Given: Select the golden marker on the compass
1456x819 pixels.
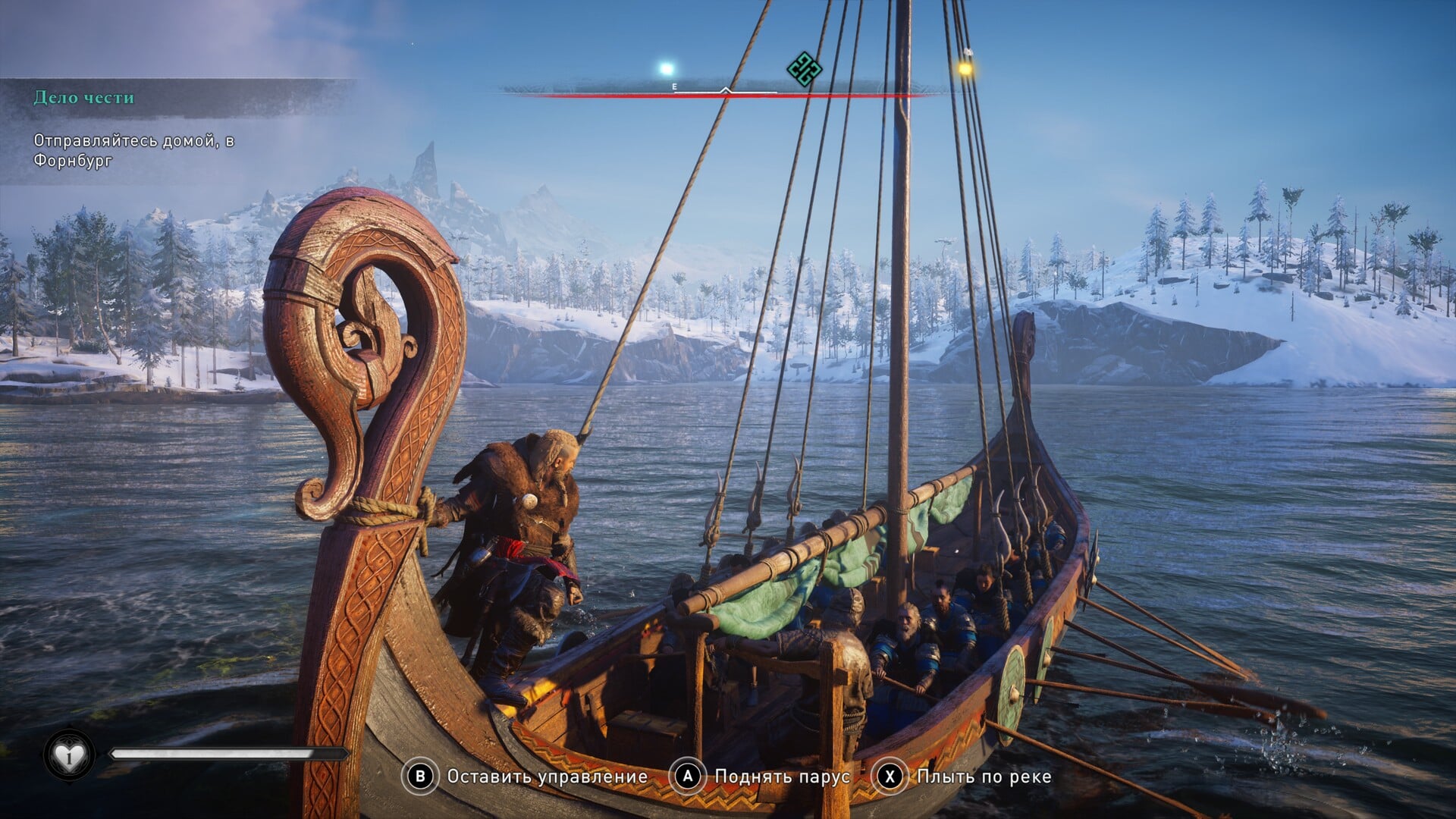Looking at the screenshot, I should point(965,69).
